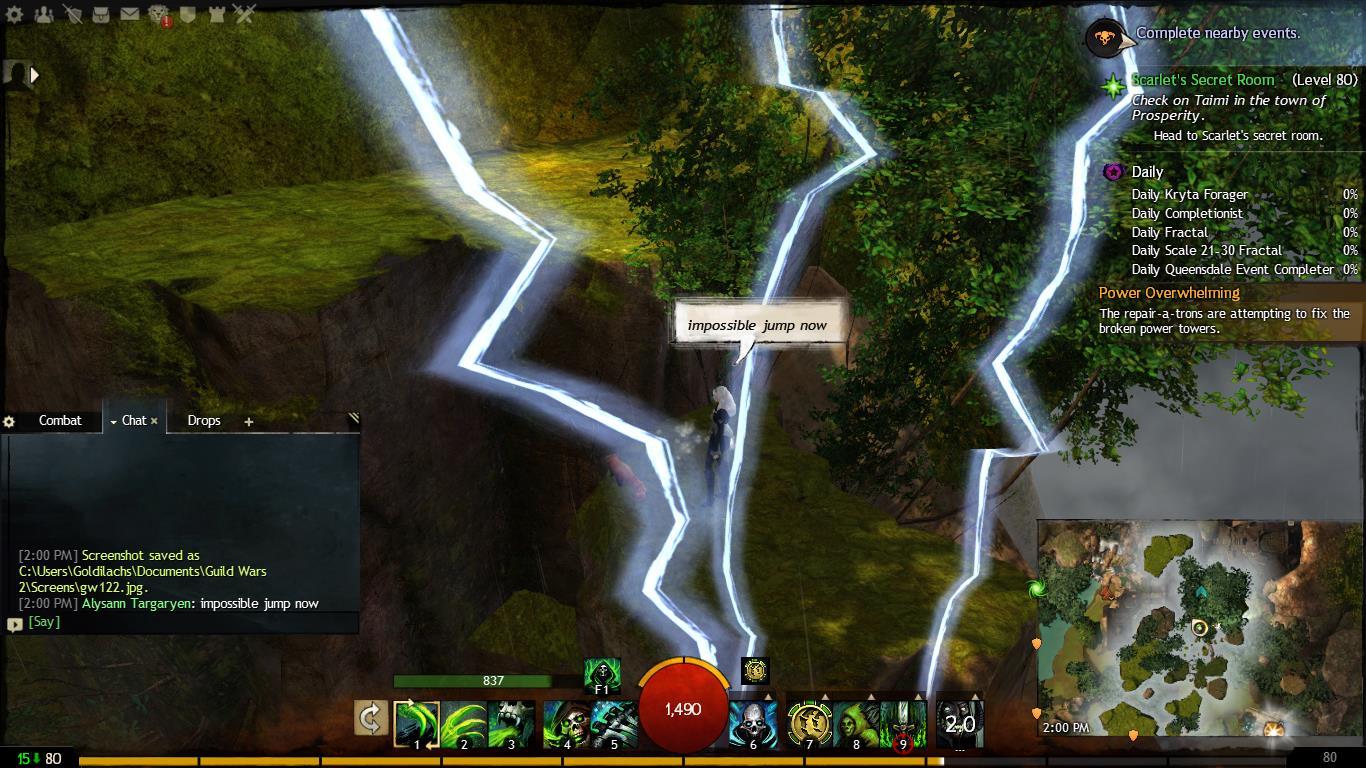Activate the F1 Death Shroud skill
Screen dimensions: 1366x768
tap(602, 674)
